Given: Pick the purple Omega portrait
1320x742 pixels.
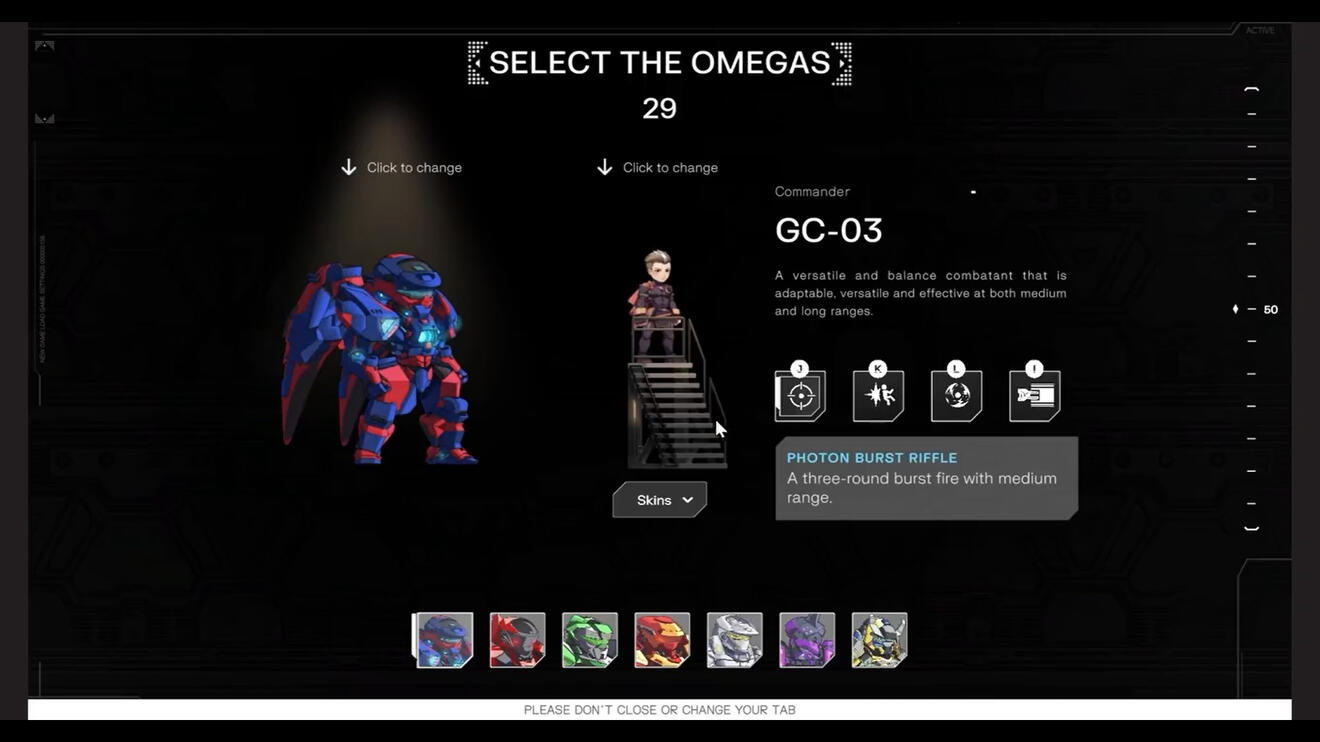Looking at the screenshot, I should click(x=807, y=640).
